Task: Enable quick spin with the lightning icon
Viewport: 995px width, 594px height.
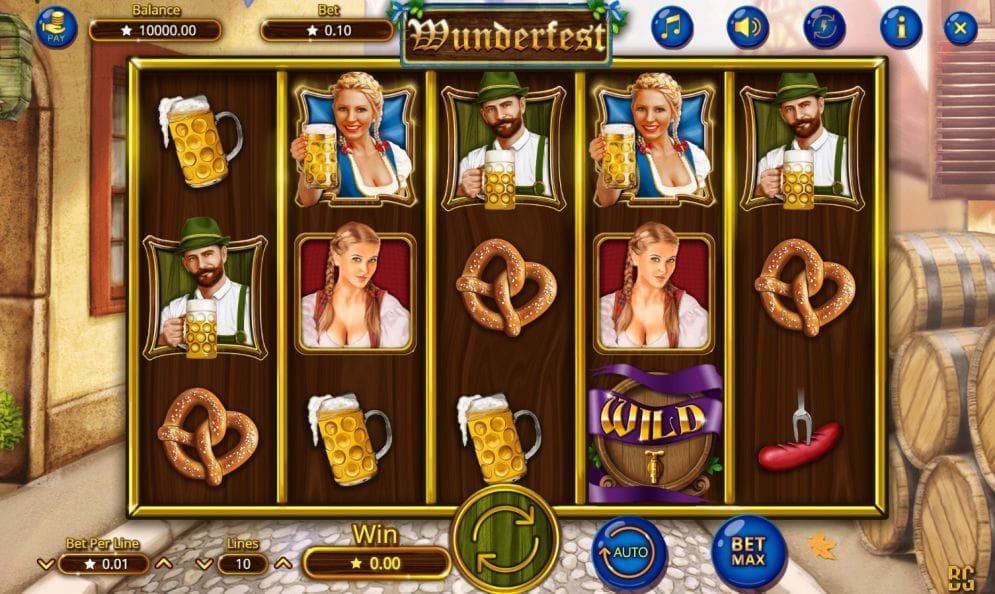Action: pos(824,27)
